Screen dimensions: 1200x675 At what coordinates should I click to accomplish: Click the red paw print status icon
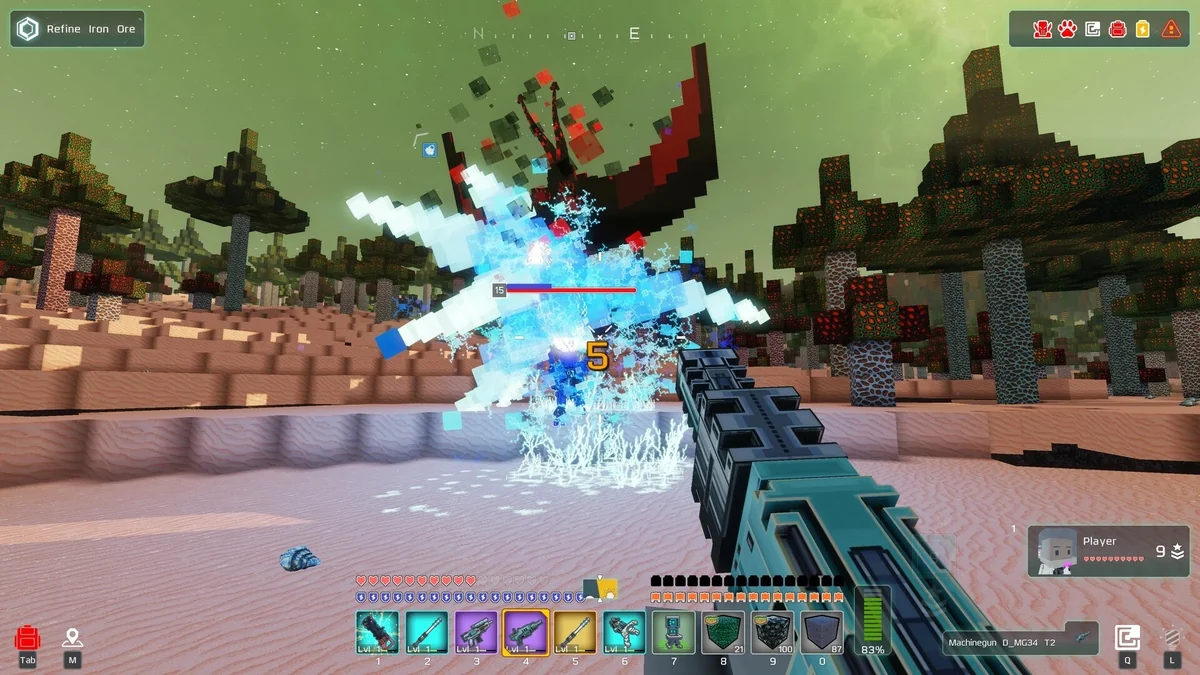point(1067,29)
